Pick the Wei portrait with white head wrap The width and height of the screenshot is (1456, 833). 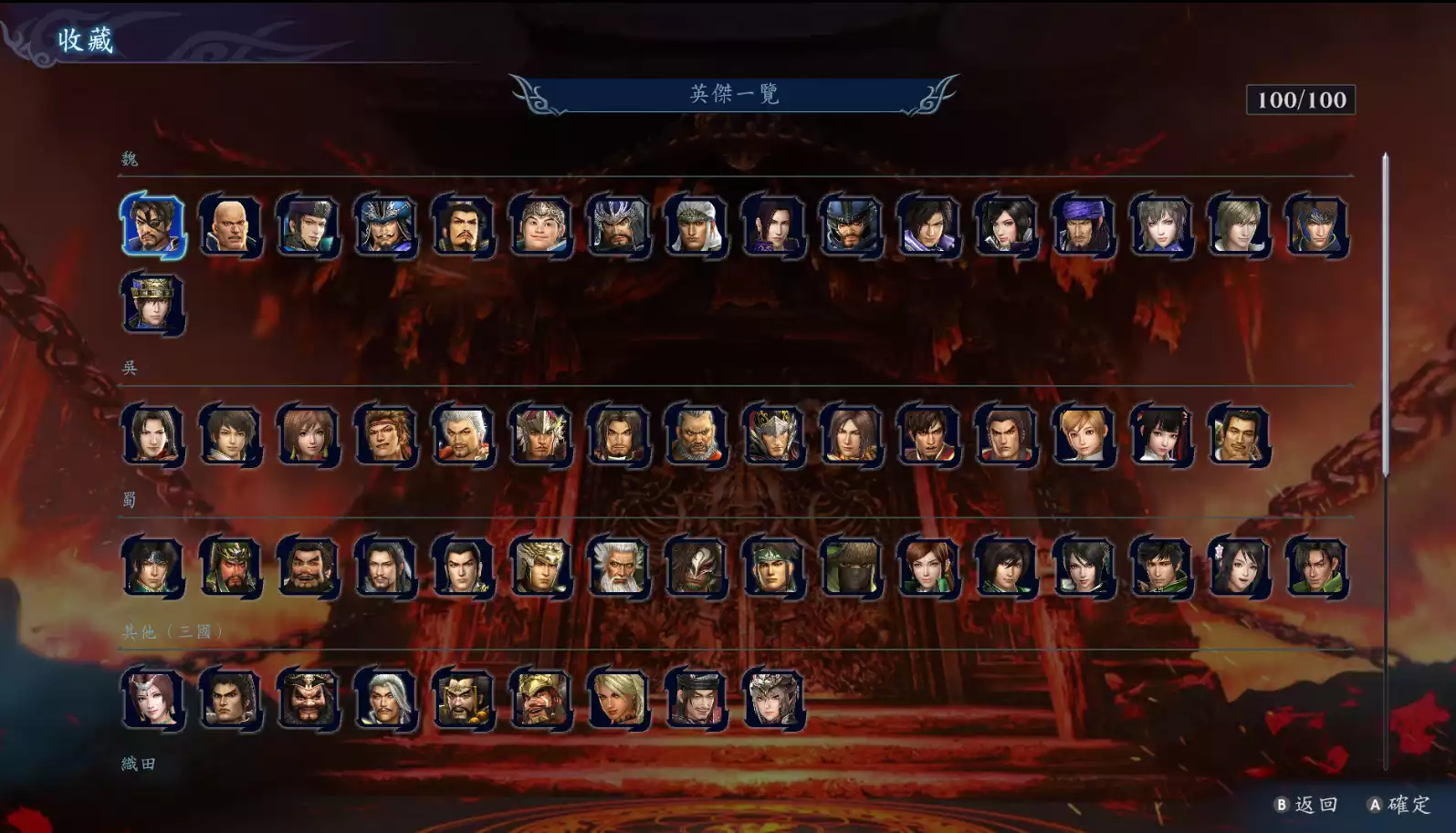click(x=696, y=225)
